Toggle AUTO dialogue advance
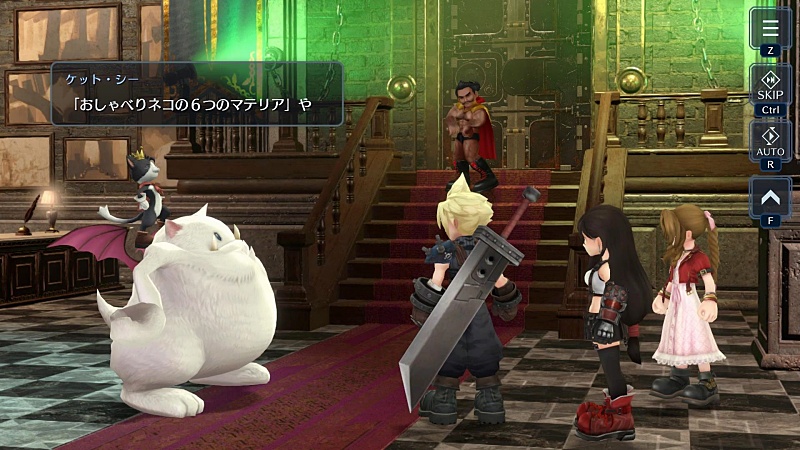800x450 pixels. click(x=770, y=144)
